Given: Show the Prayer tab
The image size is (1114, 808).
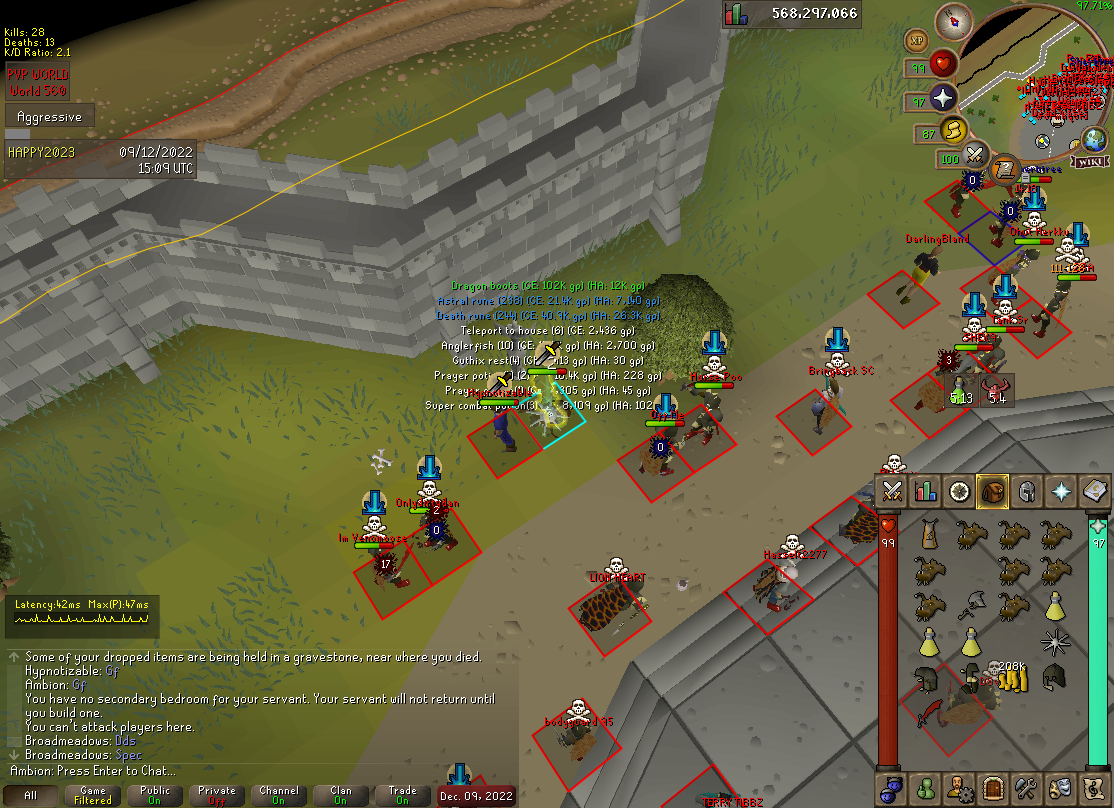Looking at the screenshot, I should coord(1060,490).
